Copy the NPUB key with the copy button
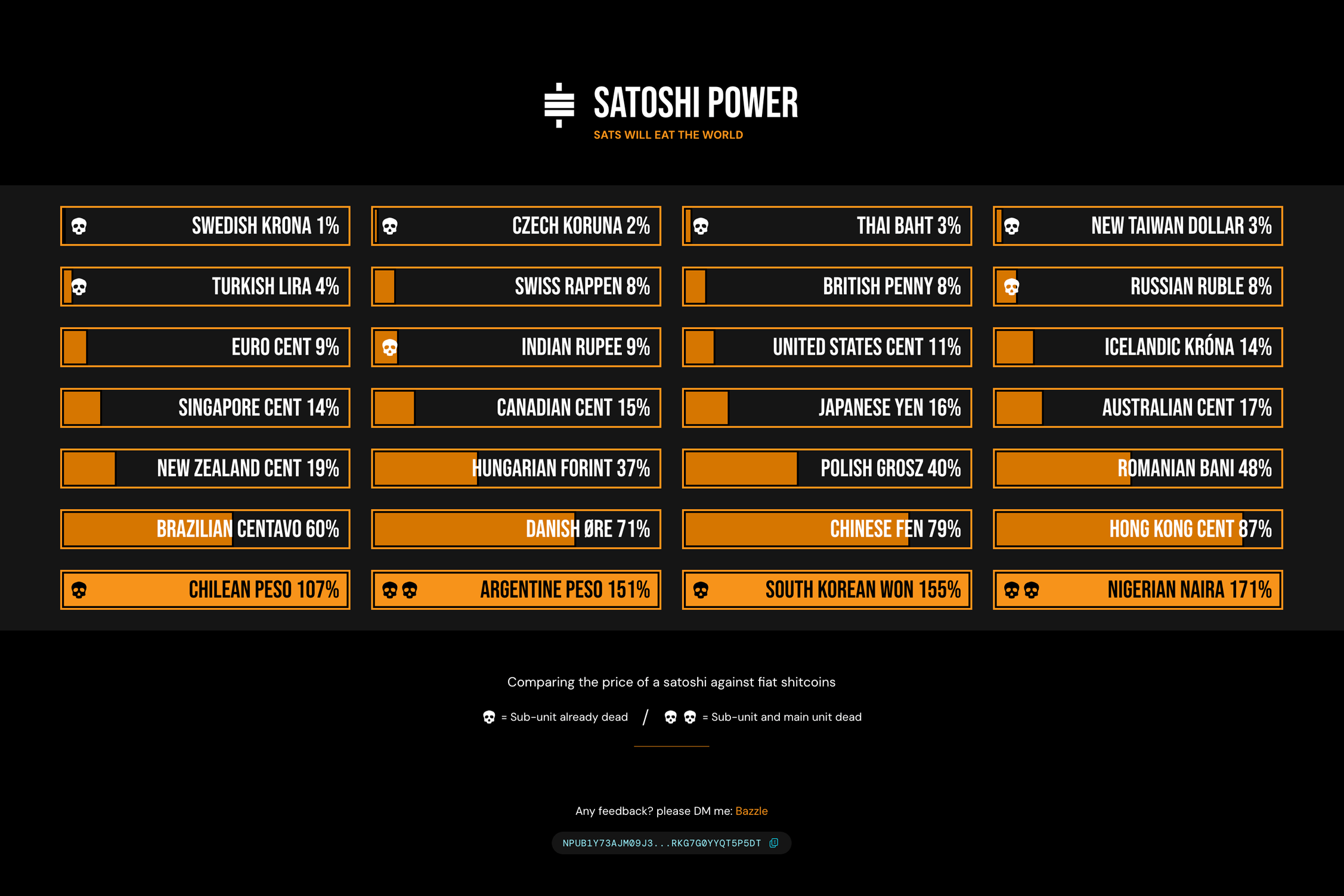 coord(773,843)
